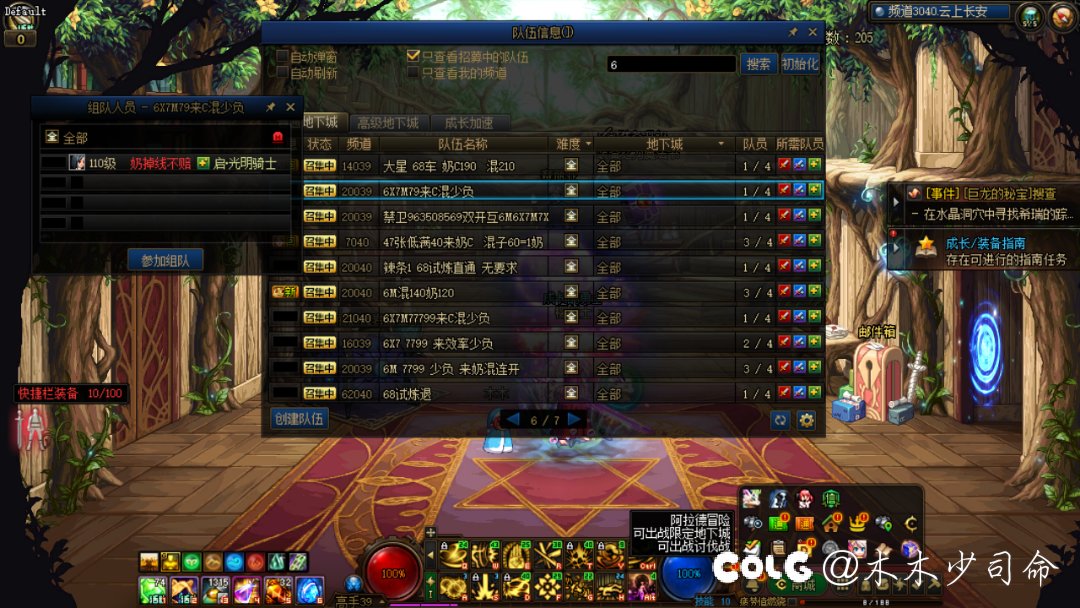The width and height of the screenshot is (1080, 608).
Task: Toggle the 只查看招募中的队伍 checkbox
Action: click(413, 57)
